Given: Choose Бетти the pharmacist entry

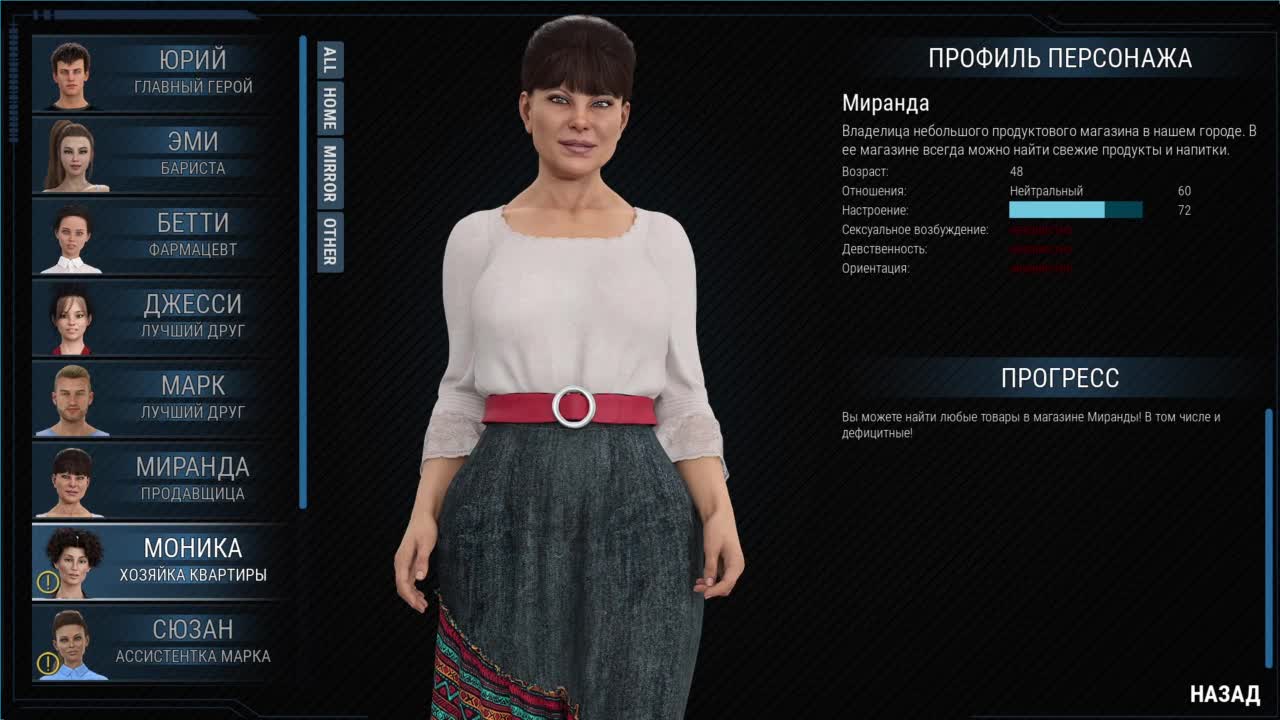Looking at the screenshot, I should (160, 236).
